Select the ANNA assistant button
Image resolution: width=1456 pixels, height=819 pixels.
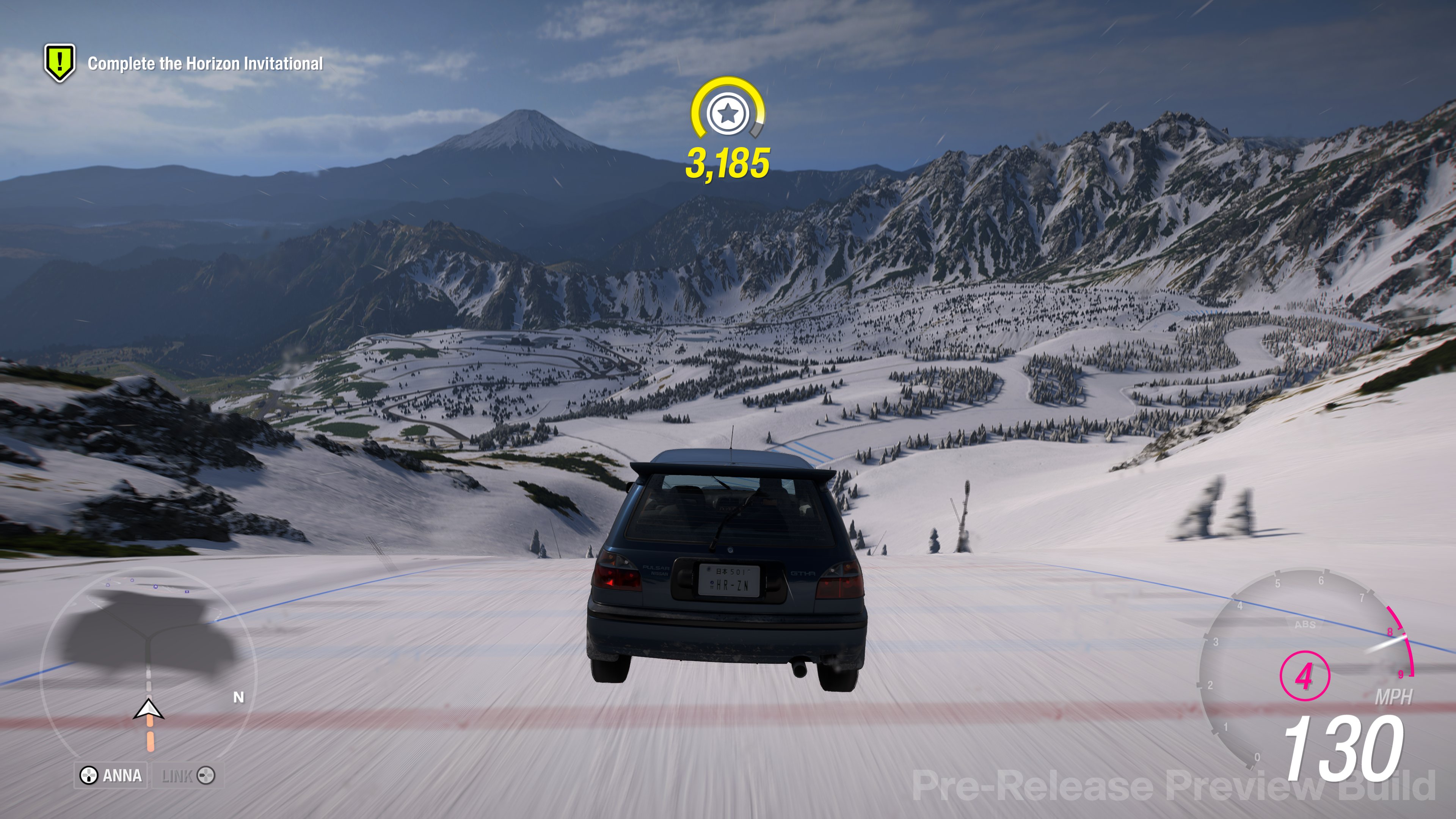pyautogui.click(x=111, y=775)
